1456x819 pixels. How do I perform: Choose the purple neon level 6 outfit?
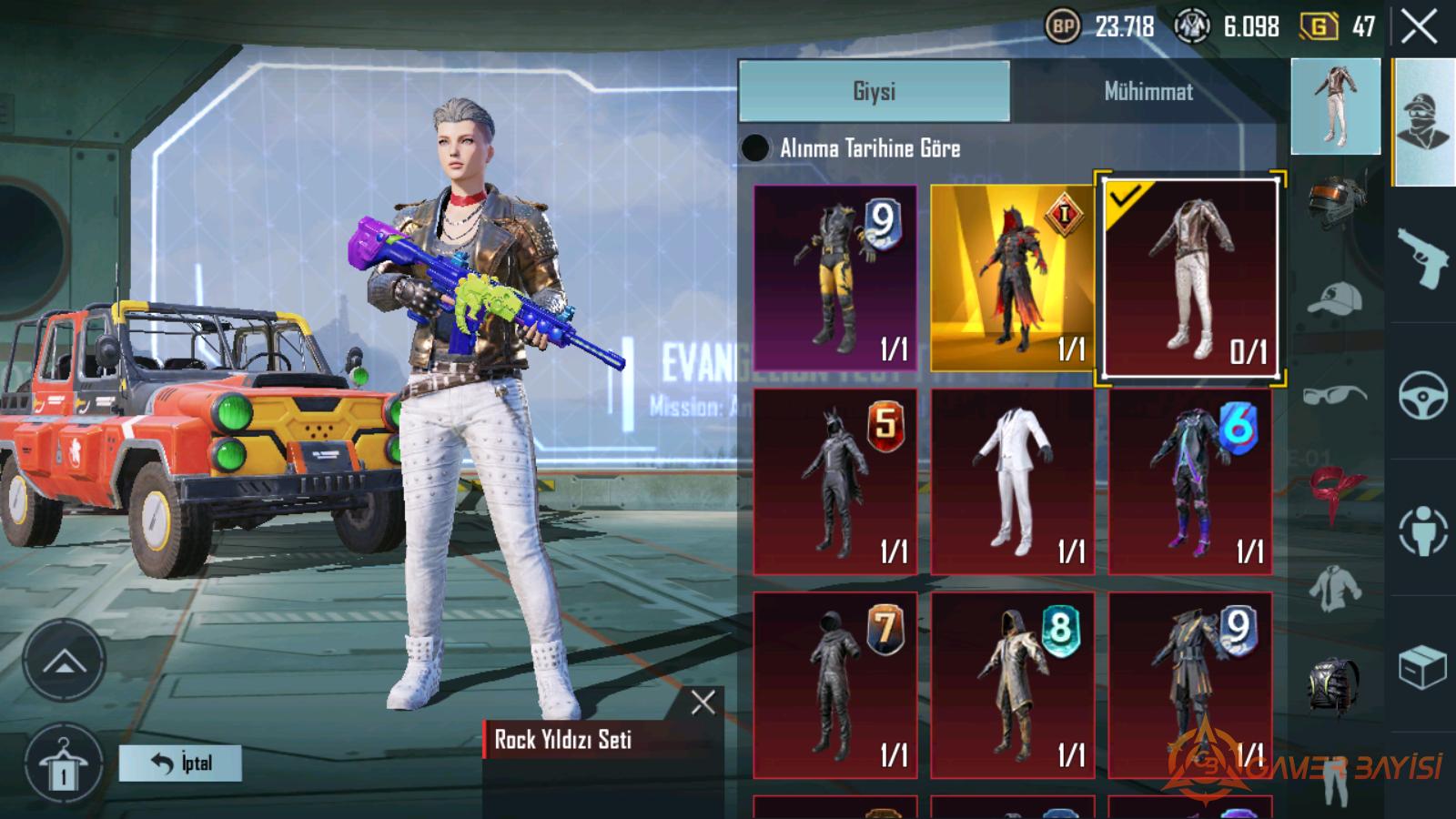click(1189, 481)
